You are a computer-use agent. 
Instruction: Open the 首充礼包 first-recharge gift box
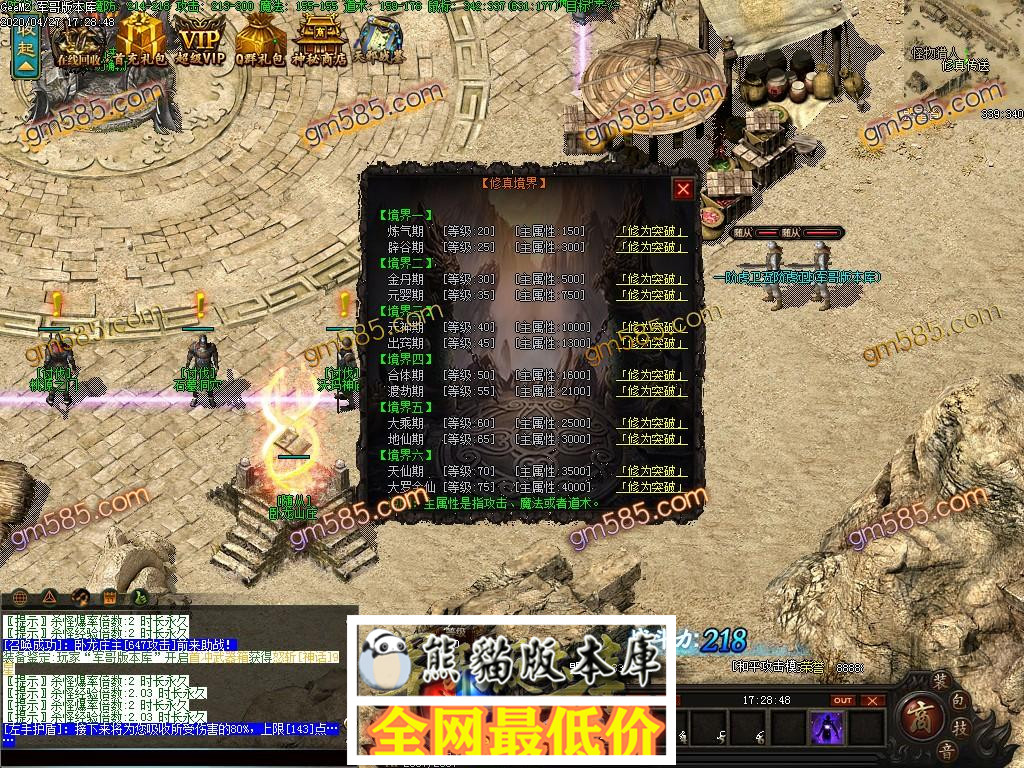coord(140,42)
